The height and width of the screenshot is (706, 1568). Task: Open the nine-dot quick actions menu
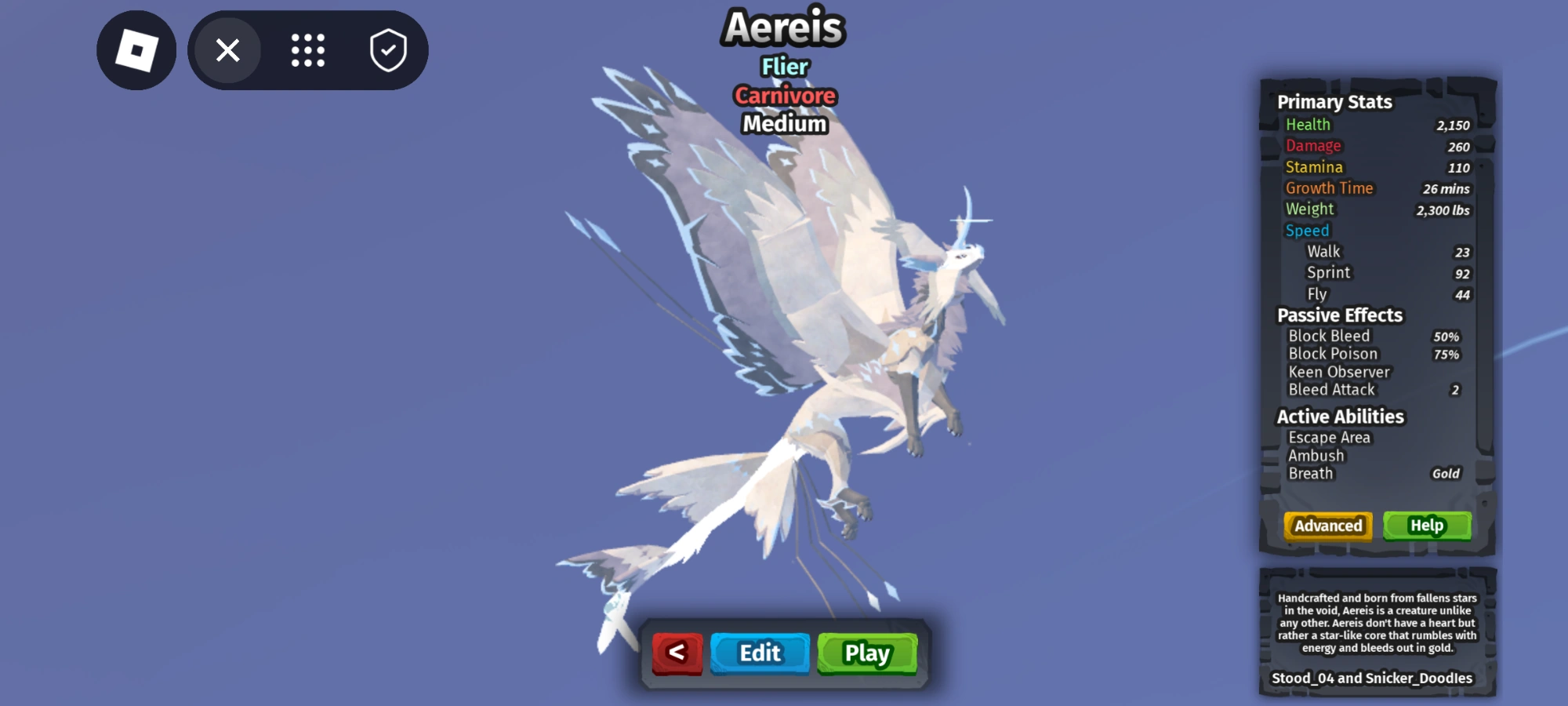click(307, 49)
